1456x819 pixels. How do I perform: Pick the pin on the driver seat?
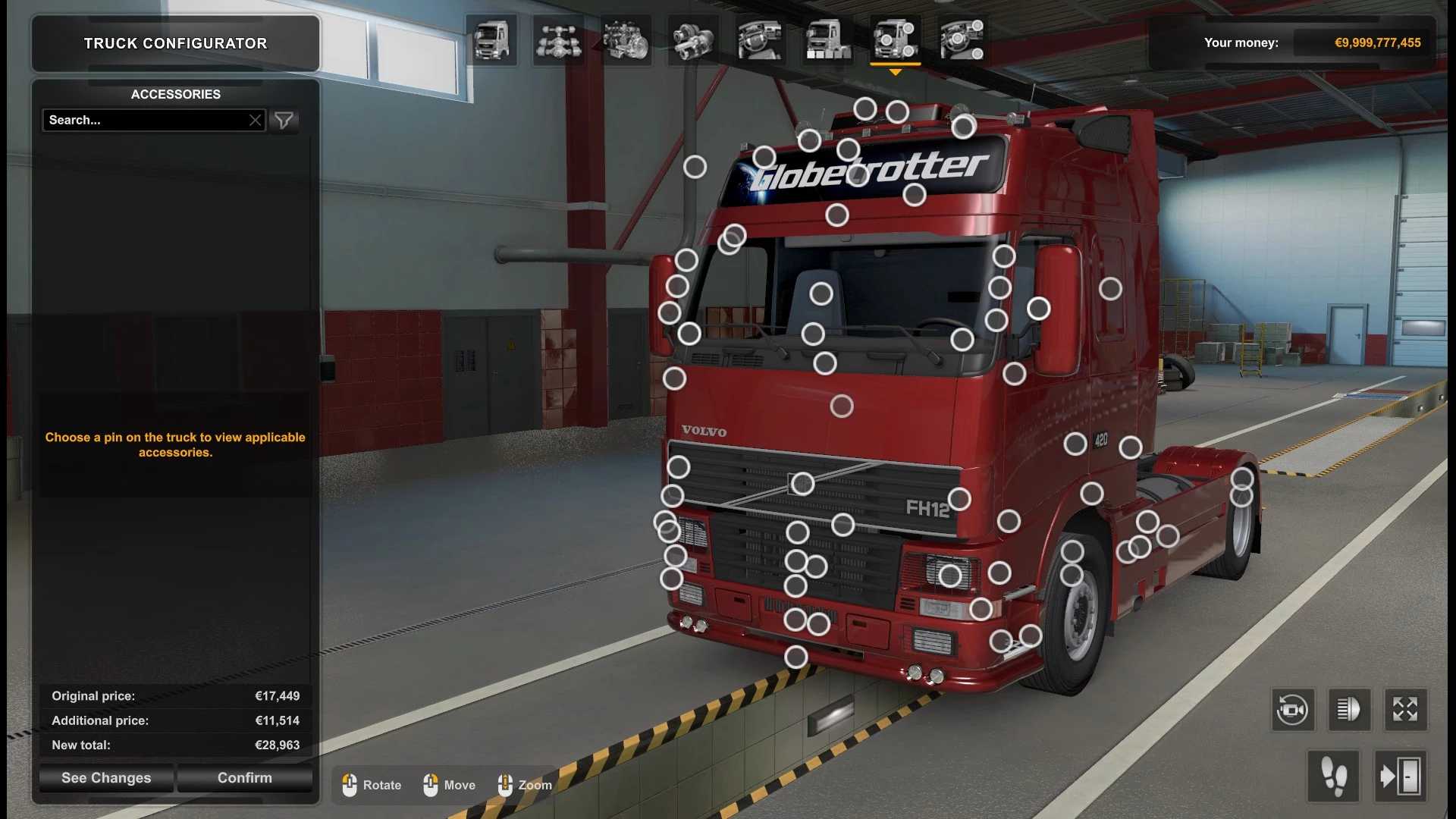click(821, 293)
